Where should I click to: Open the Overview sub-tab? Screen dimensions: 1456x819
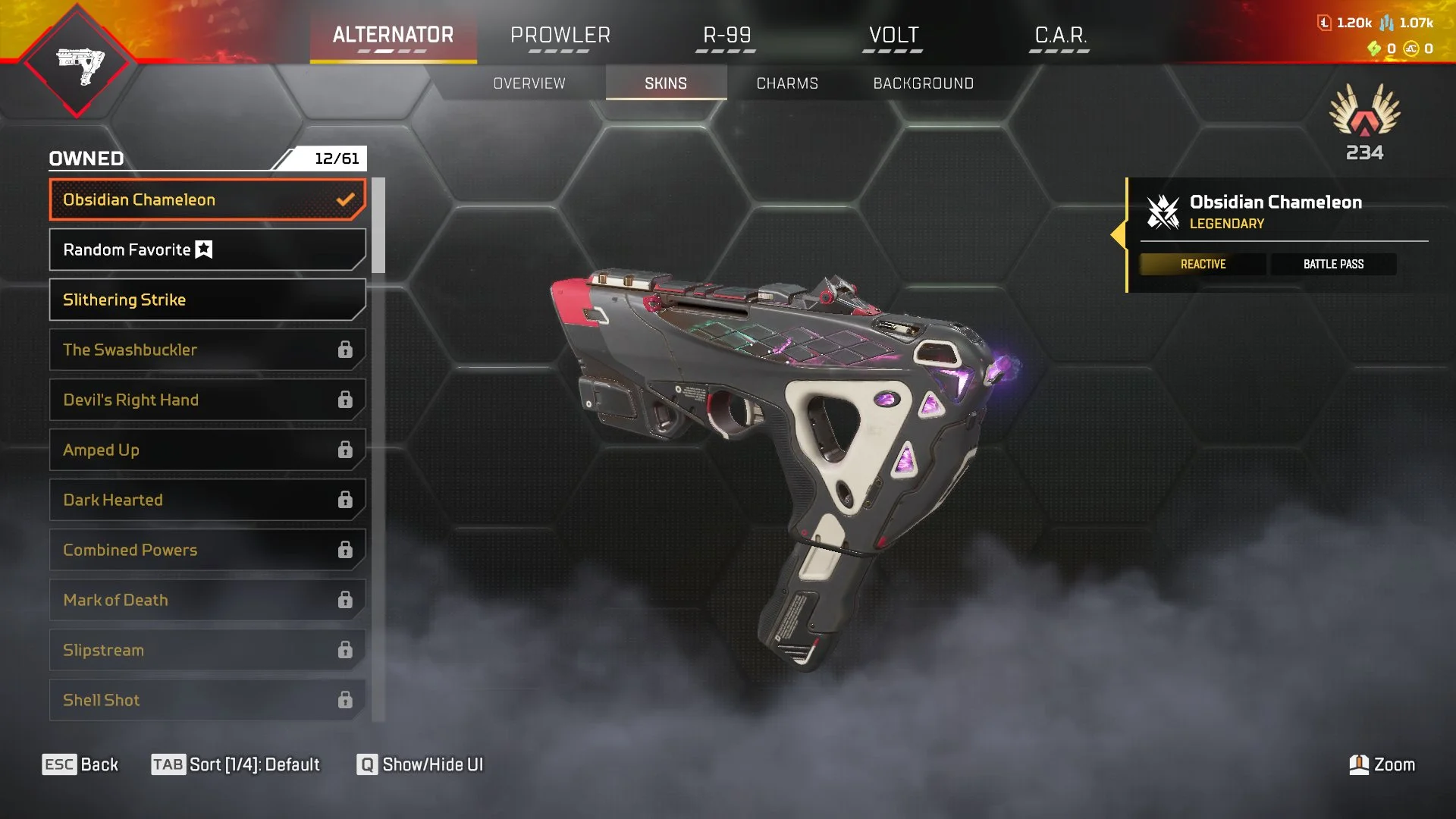coord(529,83)
